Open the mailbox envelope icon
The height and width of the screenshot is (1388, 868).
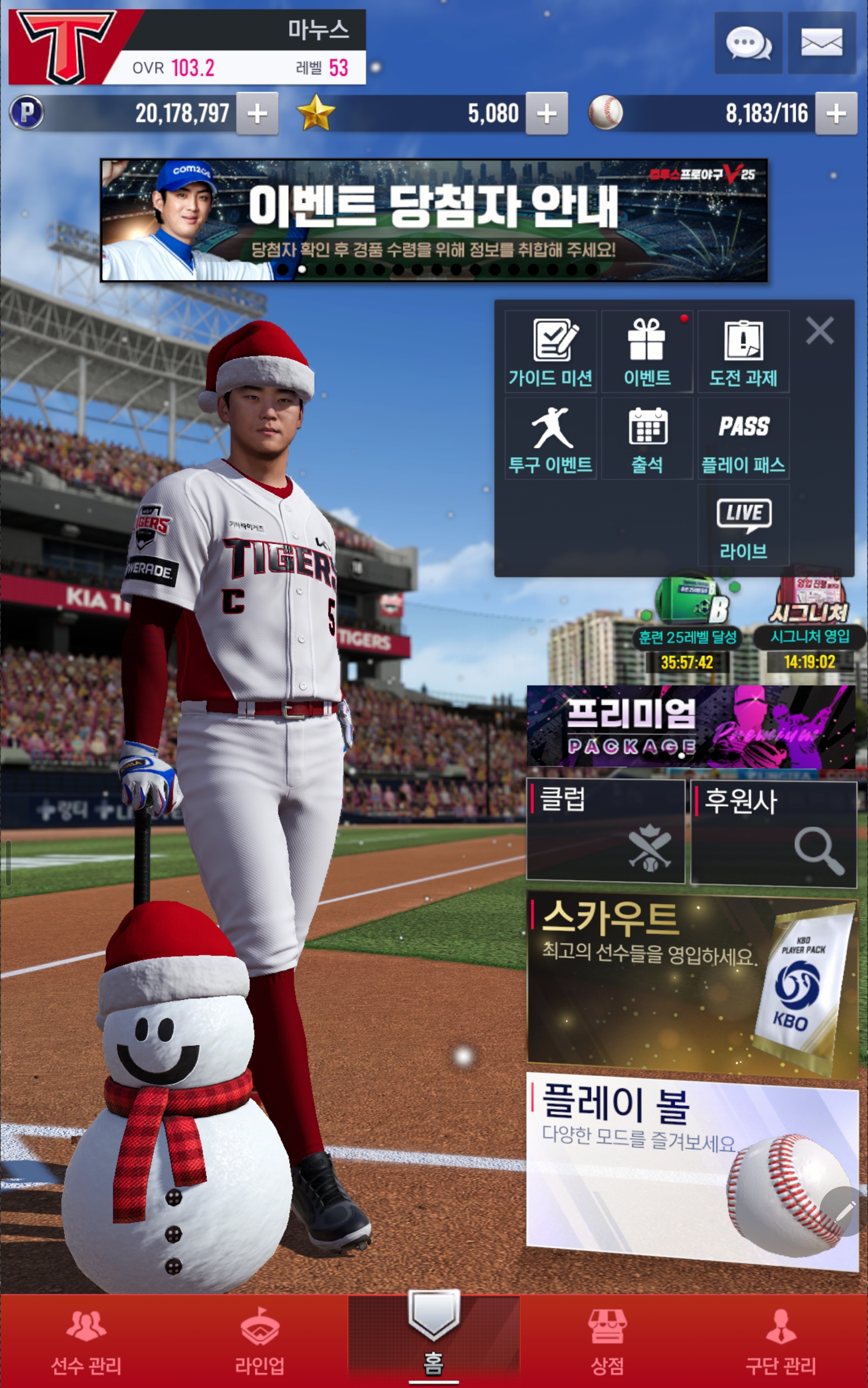(x=821, y=43)
